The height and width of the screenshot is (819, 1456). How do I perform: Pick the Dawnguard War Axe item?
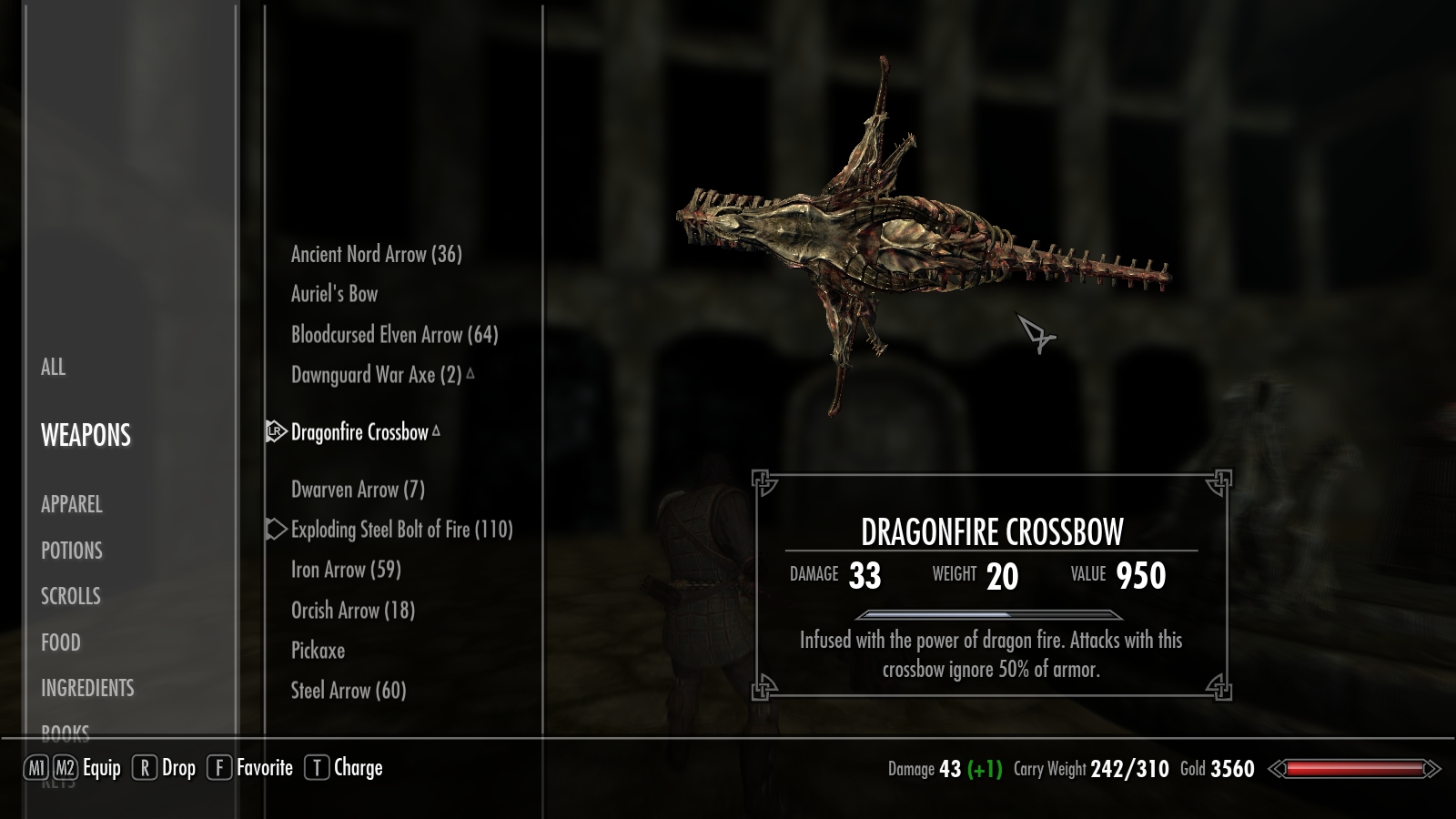pyautogui.click(x=376, y=375)
